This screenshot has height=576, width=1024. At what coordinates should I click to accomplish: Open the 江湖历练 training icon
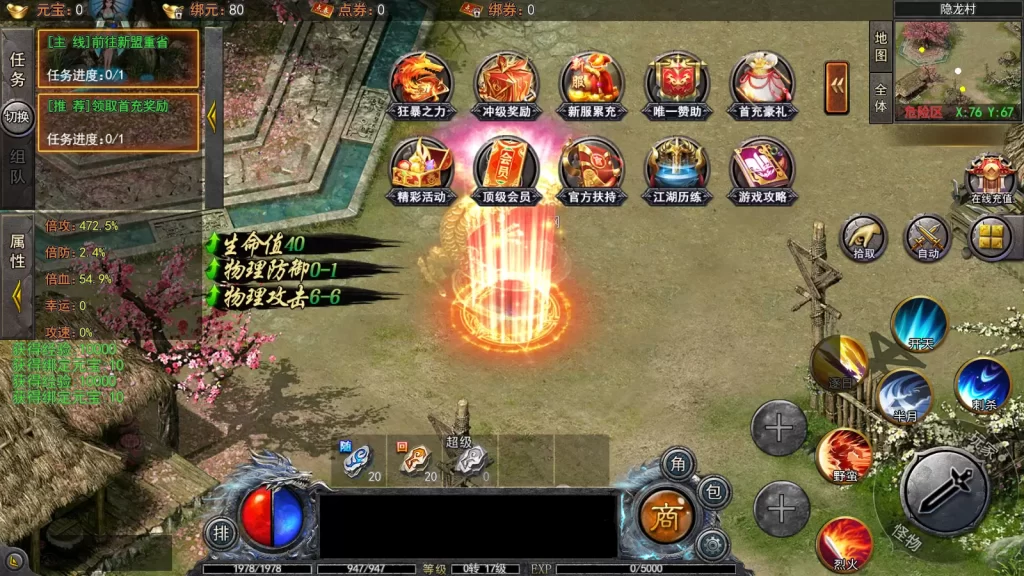click(677, 169)
